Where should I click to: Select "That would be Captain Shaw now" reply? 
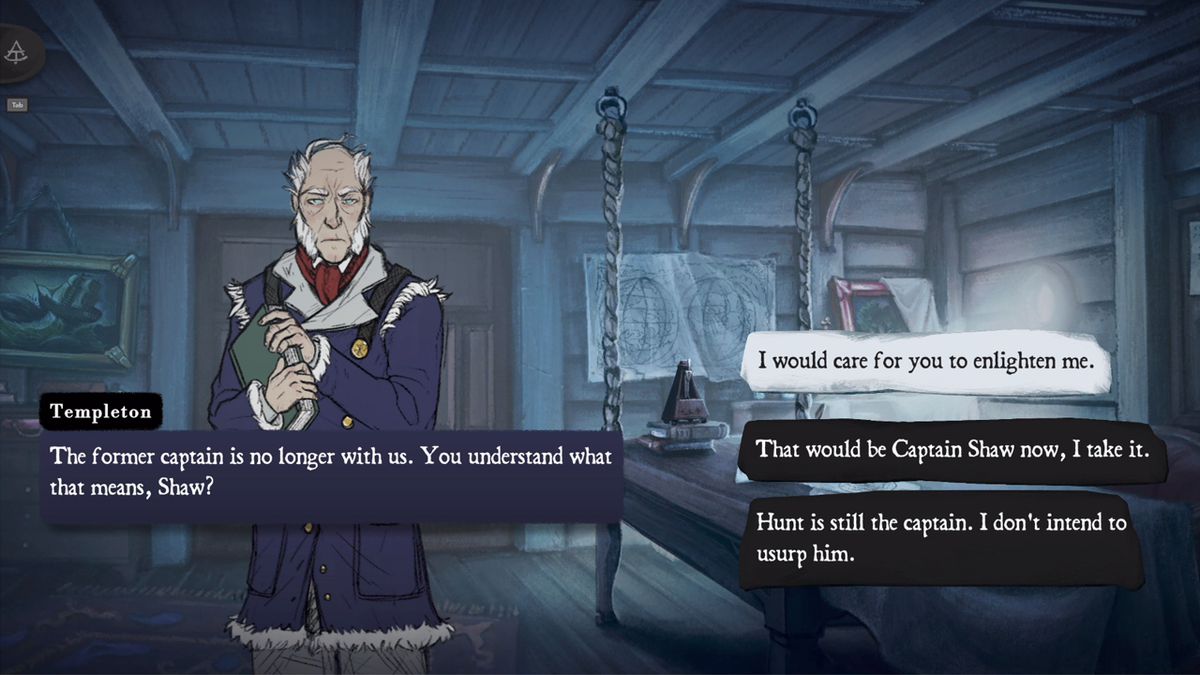(939, 450)
